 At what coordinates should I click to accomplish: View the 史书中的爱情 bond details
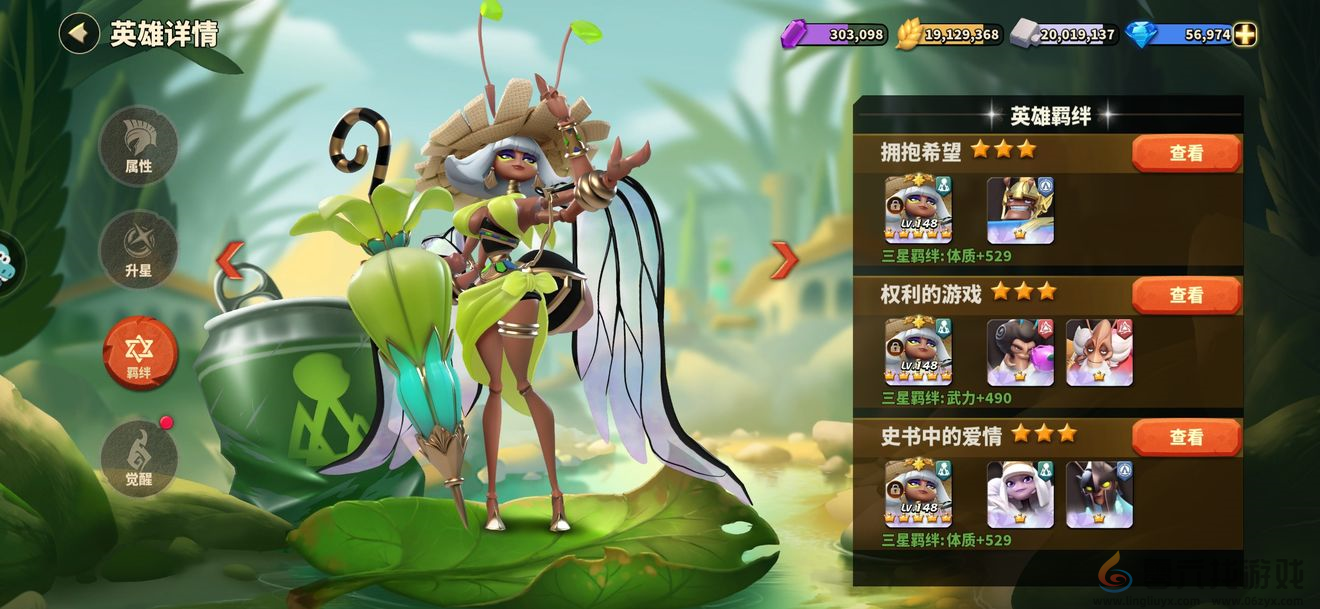point(1186,438)
